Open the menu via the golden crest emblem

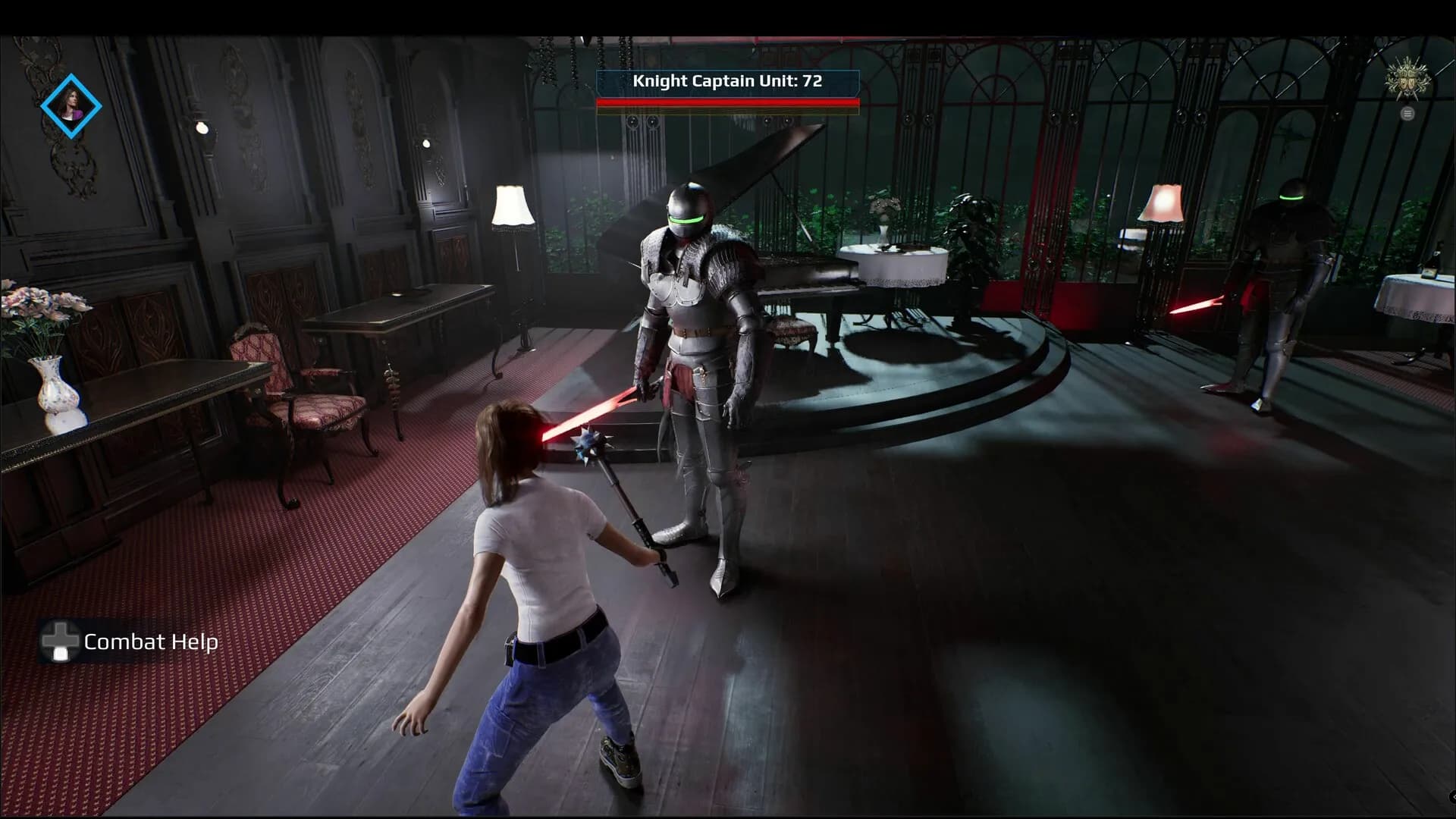pos(1408,80)
